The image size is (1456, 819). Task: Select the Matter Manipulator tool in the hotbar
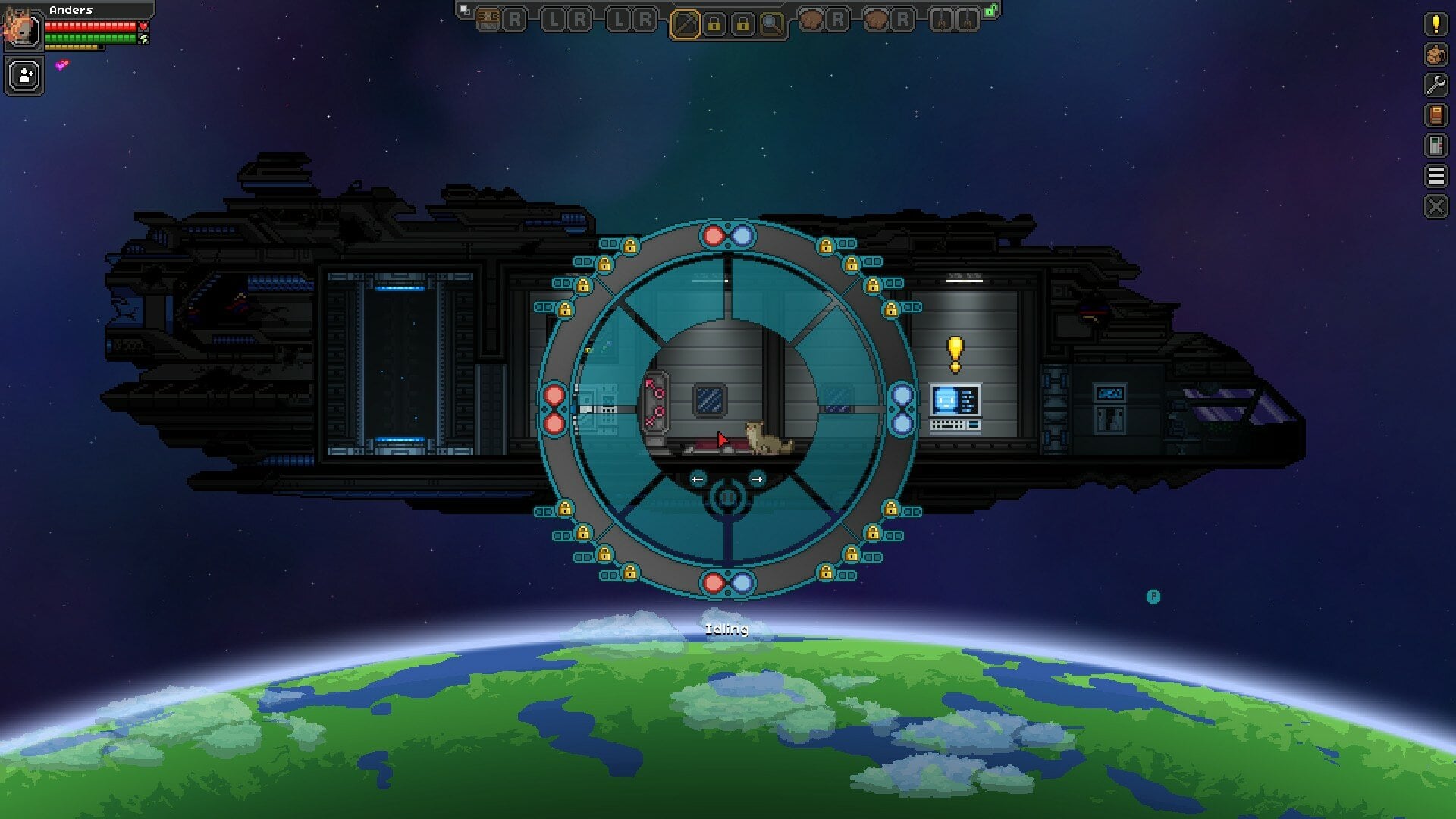(684, 21)
